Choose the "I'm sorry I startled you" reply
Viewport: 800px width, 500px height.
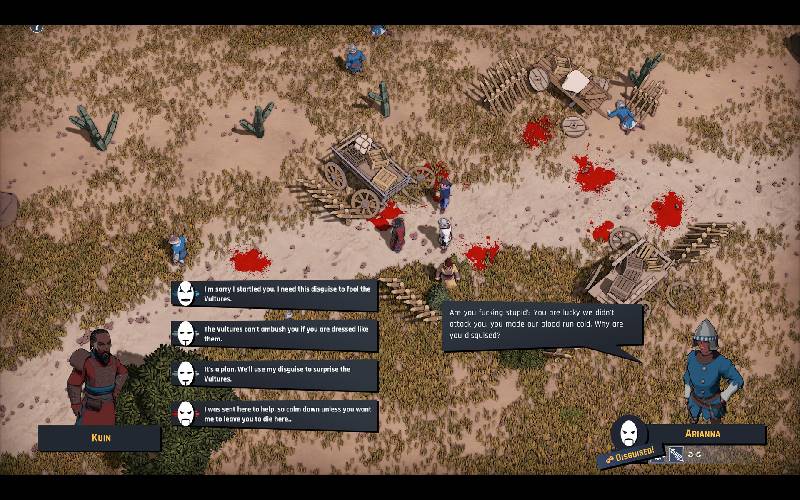(275, 294)
